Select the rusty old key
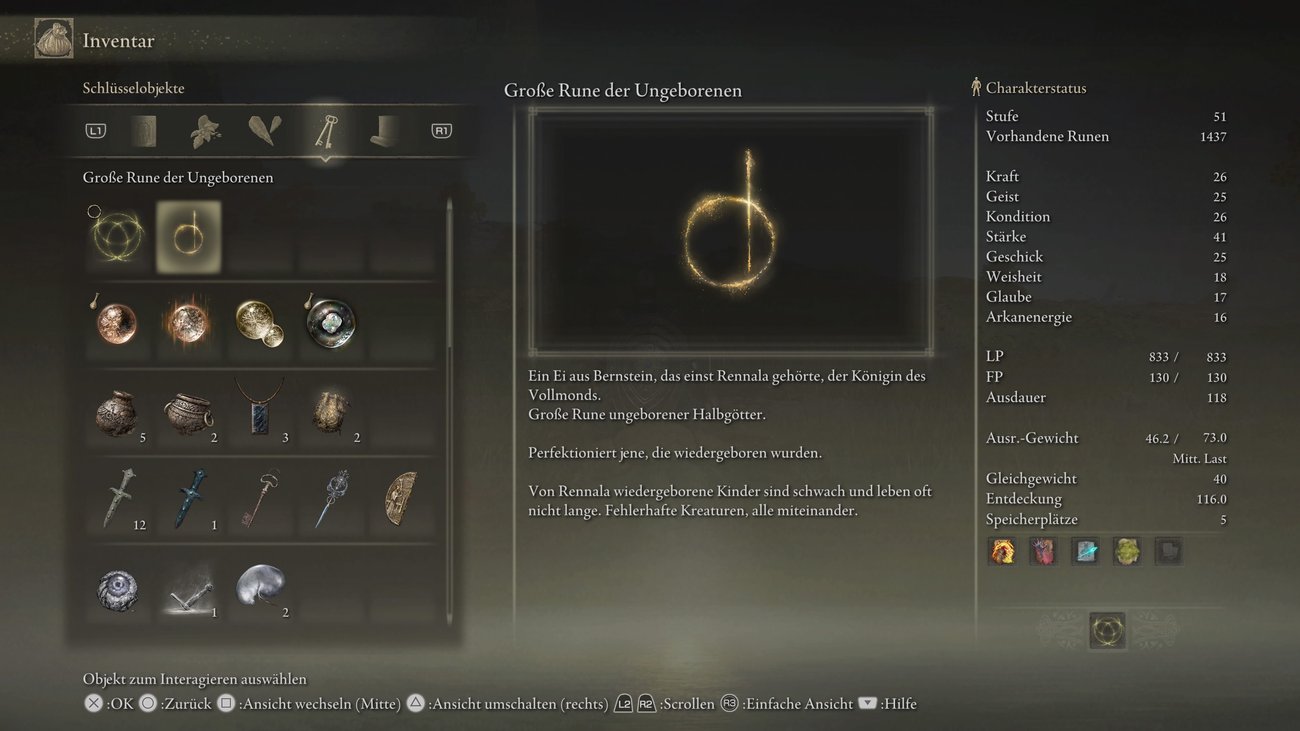The width and height of the screenshot is (1300, 731). [x=259, y=498]
